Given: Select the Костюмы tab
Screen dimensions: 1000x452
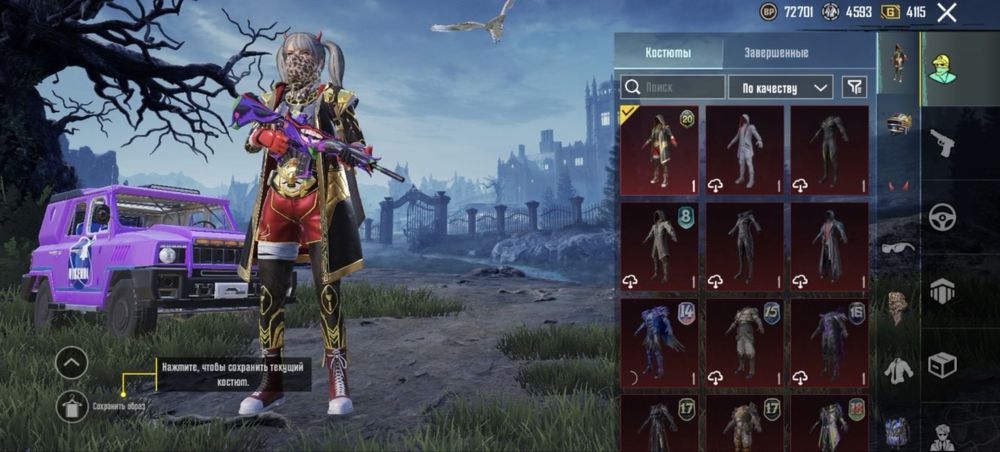Looking at the screenshot, I should [x=669, y=53].
